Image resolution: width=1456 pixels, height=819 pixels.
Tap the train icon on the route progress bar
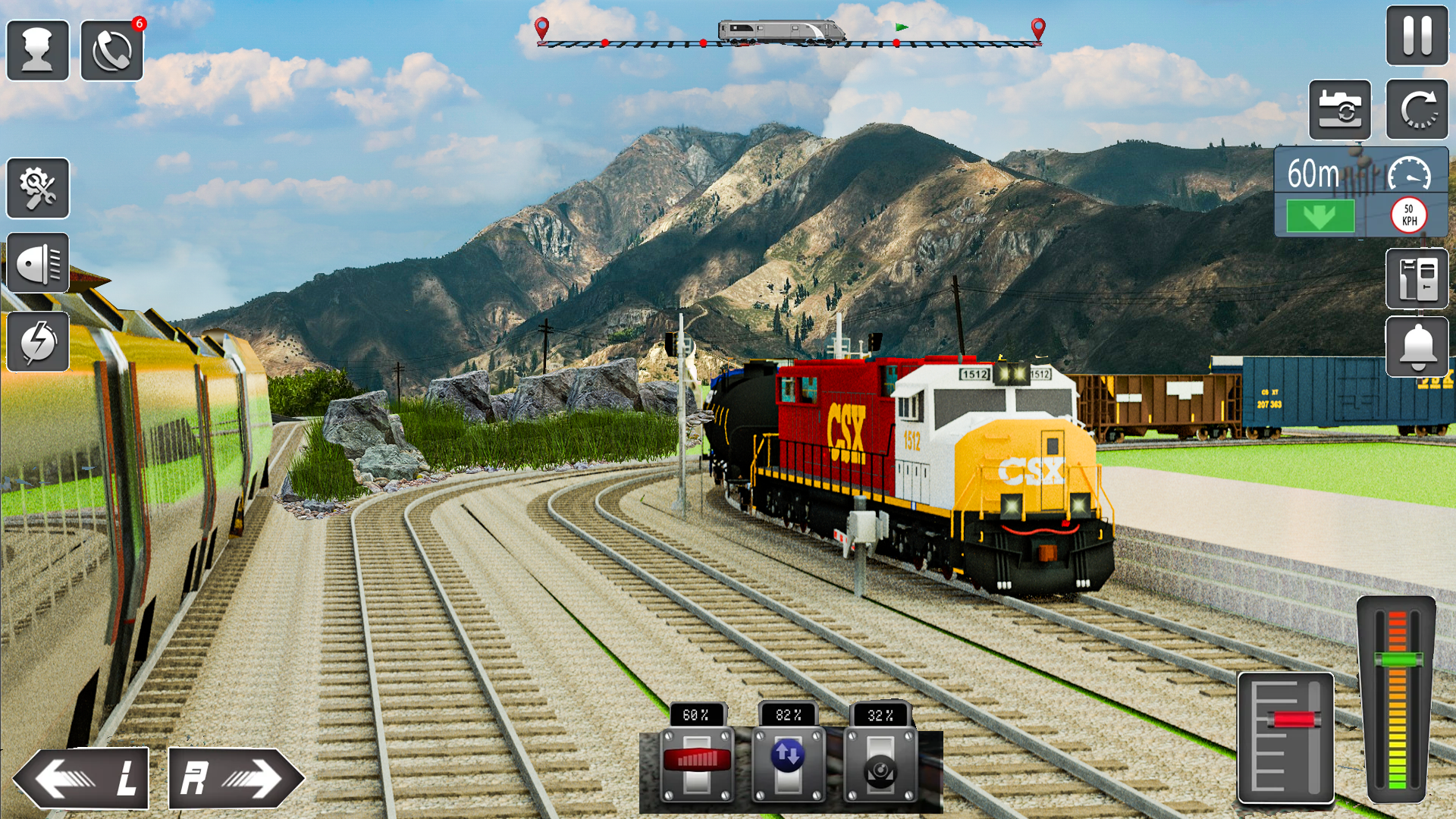pyautogui.click(x=781, y=32)
